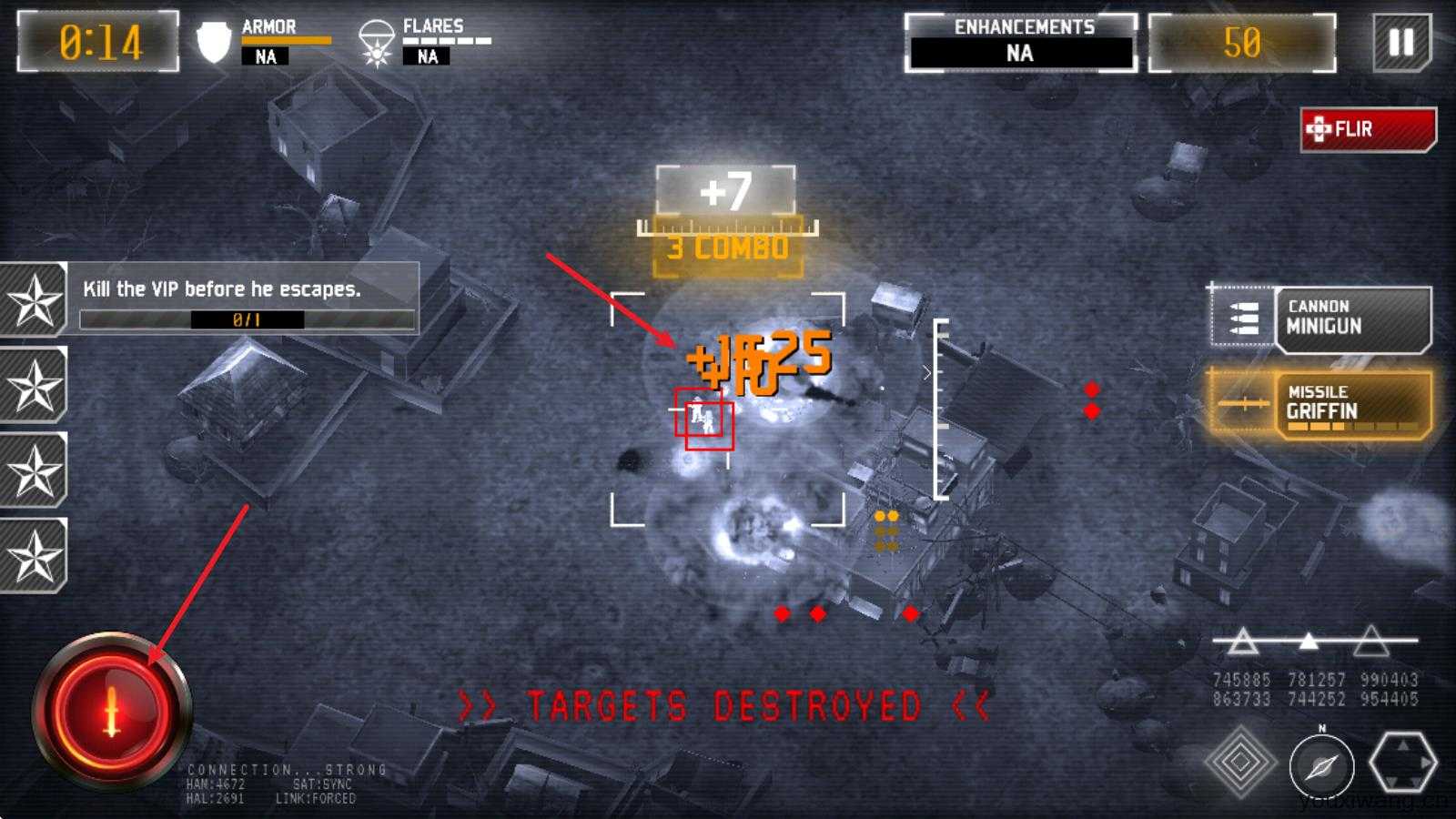Click the orange armor level bar

[288, 41]
